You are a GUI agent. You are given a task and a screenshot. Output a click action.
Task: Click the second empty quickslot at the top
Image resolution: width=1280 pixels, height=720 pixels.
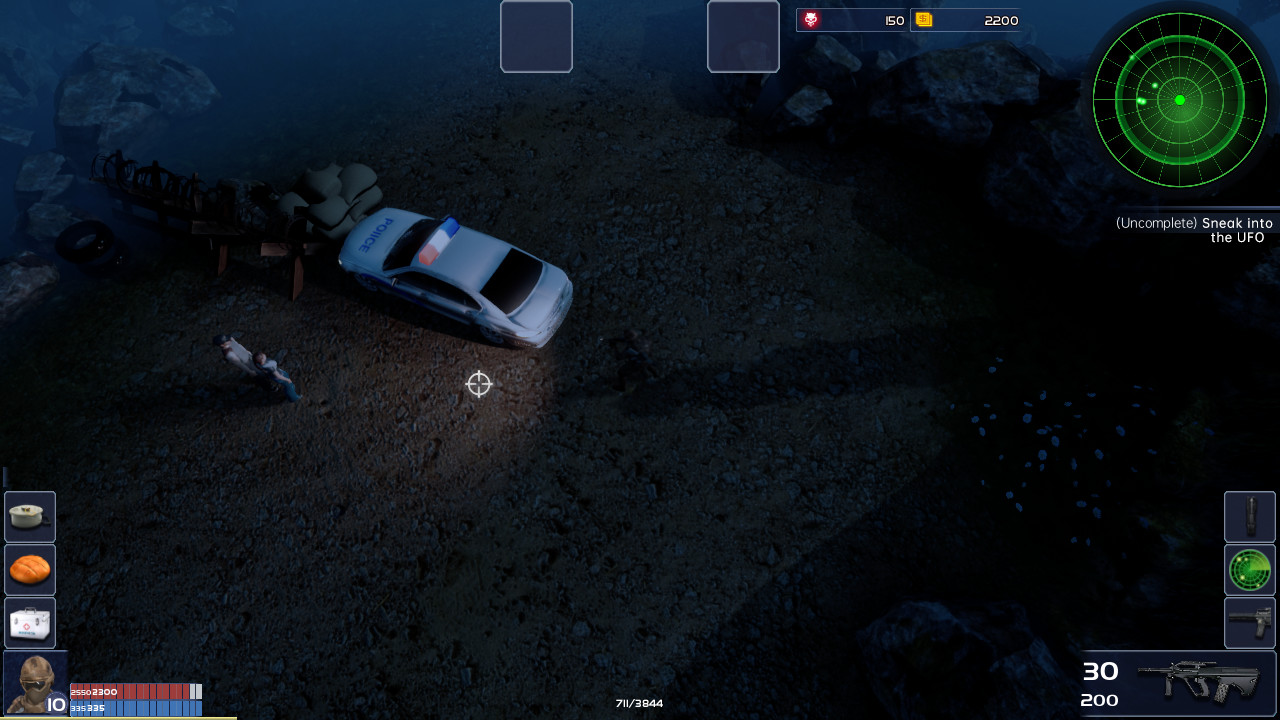743,37
